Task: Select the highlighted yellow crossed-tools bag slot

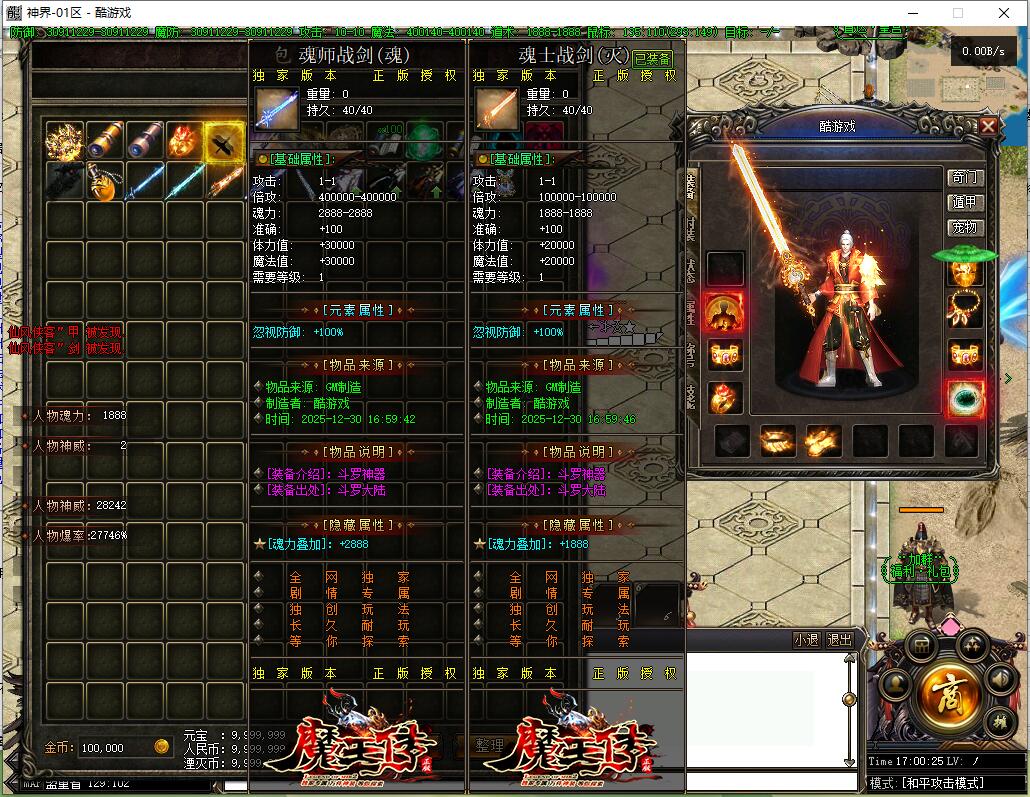Action: [x=225, y=141]
